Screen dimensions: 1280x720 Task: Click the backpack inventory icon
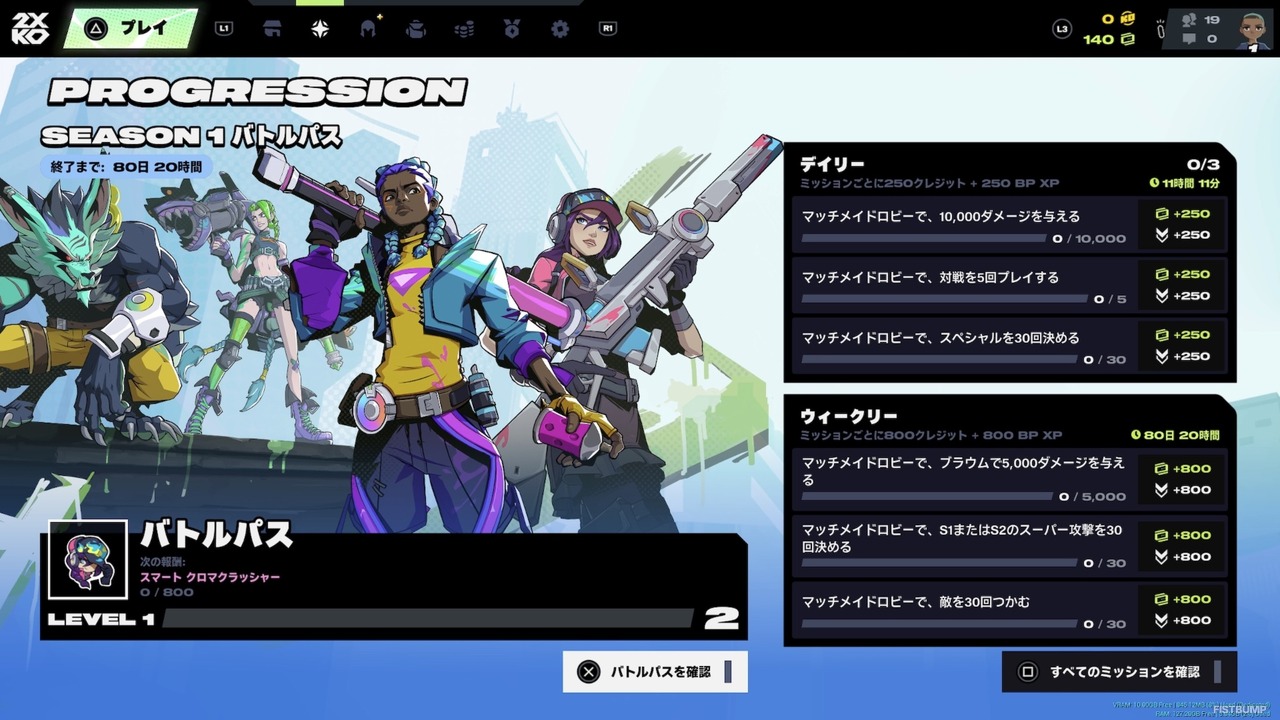tap(415, 29)
